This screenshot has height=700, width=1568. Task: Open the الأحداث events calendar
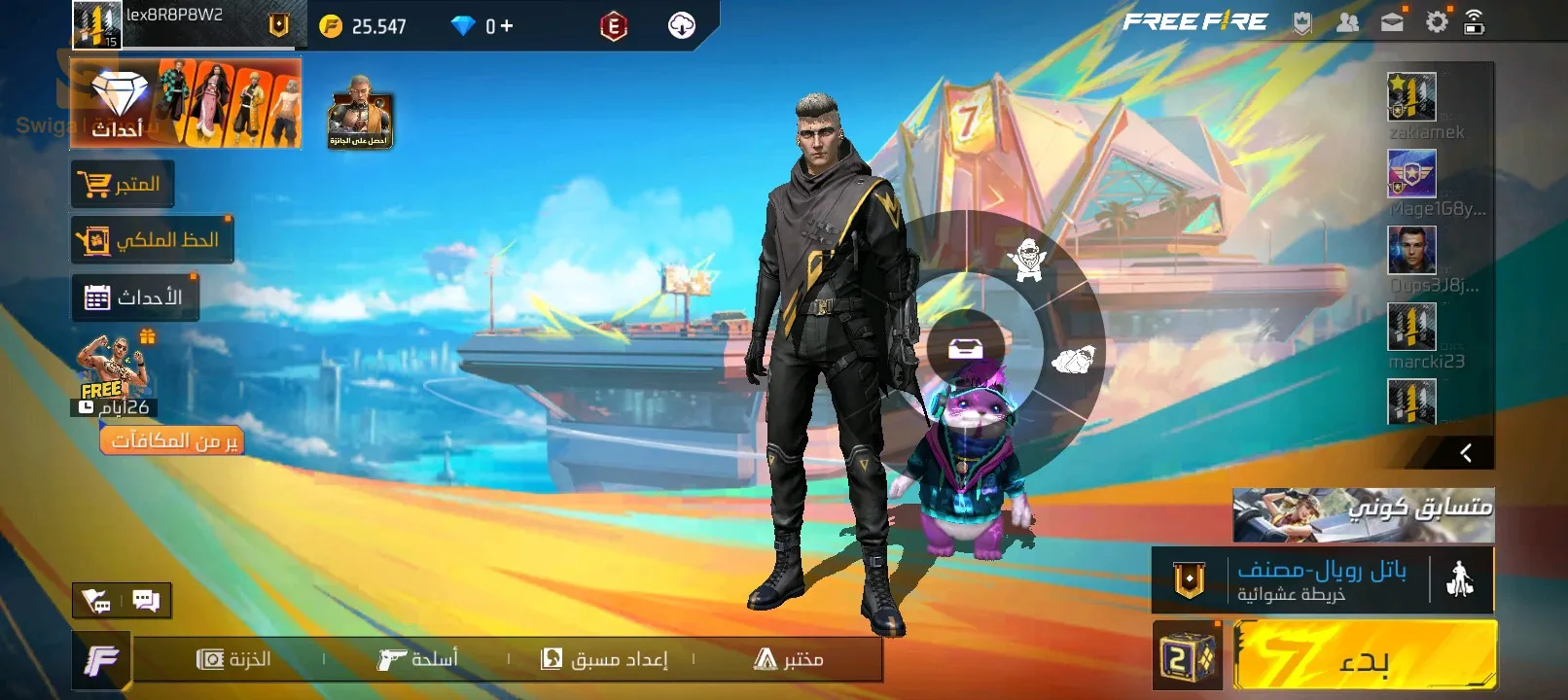(x=135, y=297)
